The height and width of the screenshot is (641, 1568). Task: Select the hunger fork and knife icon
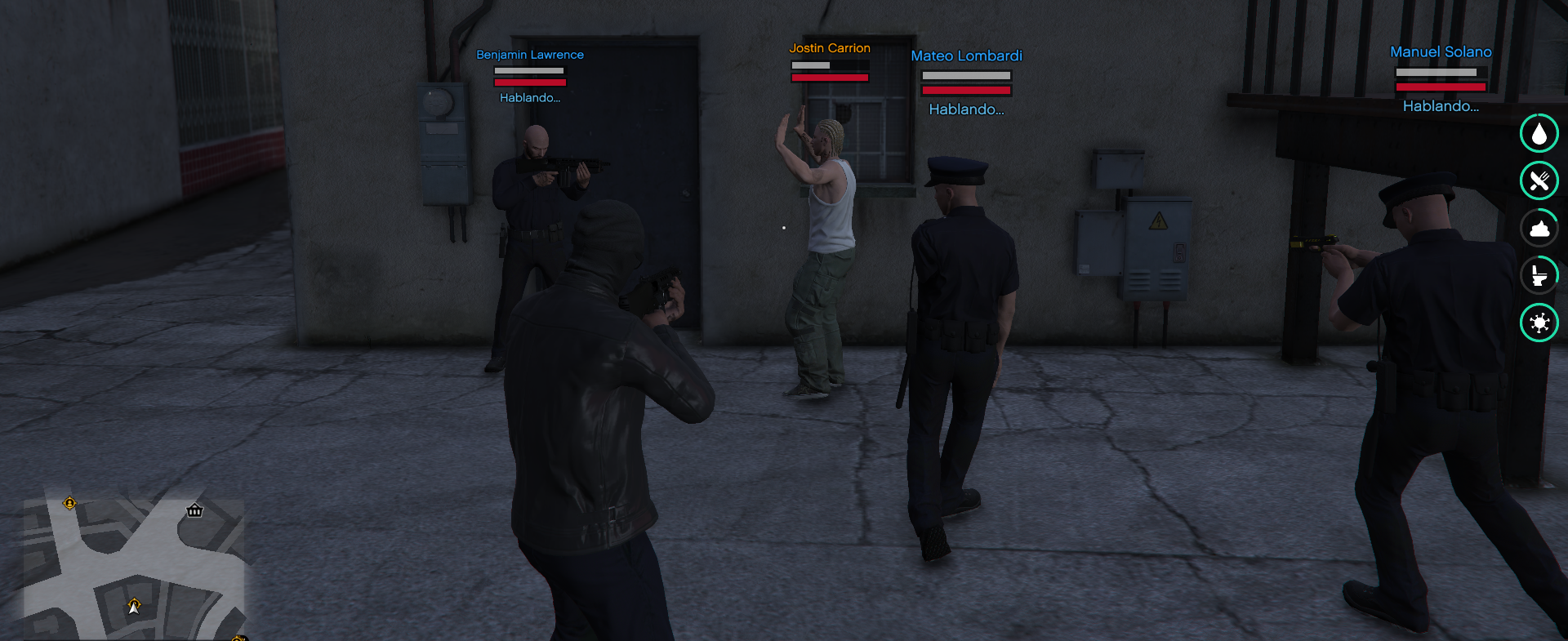1539,180
